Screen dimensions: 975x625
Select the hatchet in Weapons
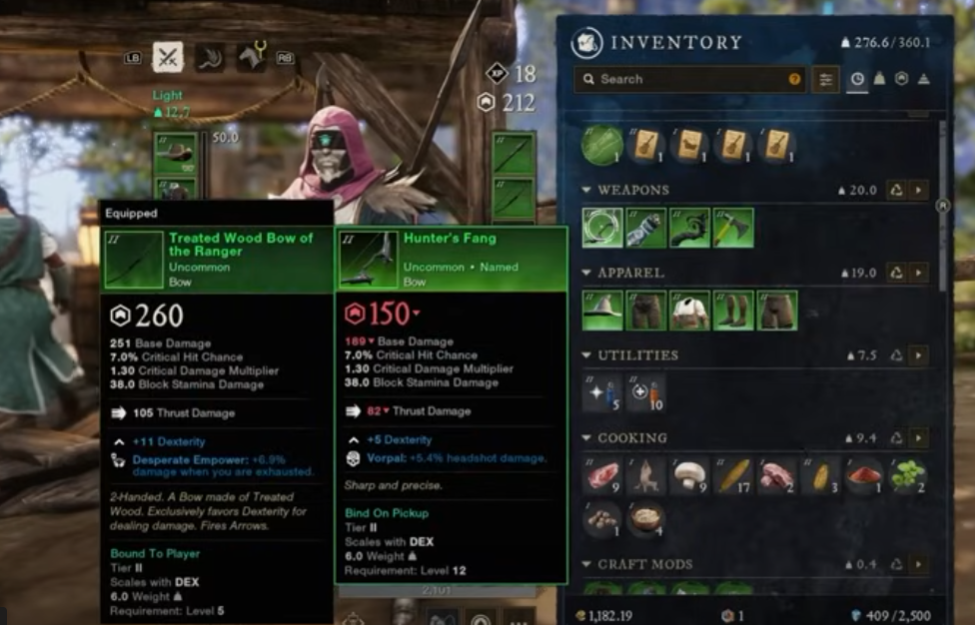[733, 227]
